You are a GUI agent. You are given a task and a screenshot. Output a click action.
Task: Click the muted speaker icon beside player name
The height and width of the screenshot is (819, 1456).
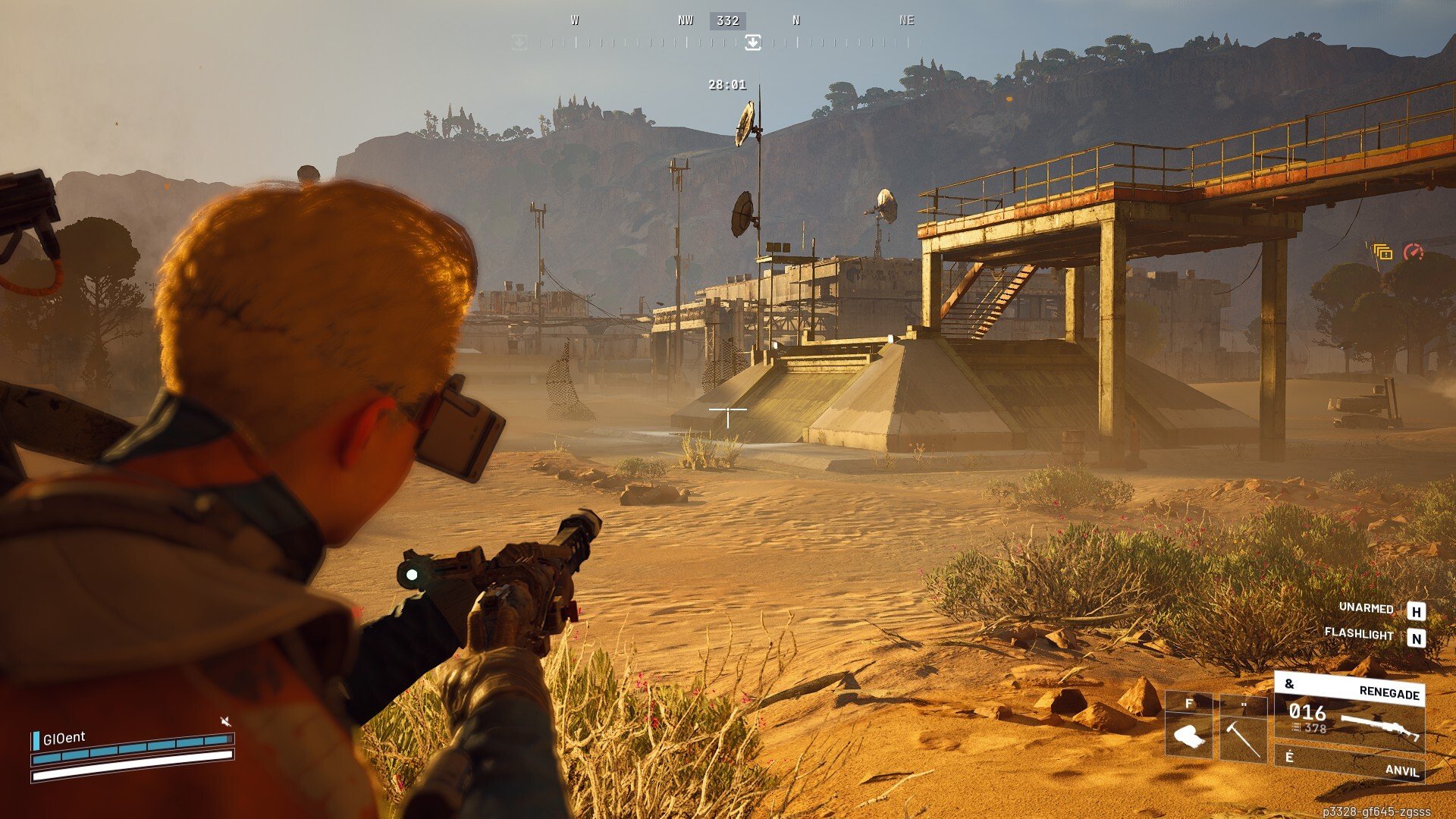pyautogui.click(x=225, y=721)
